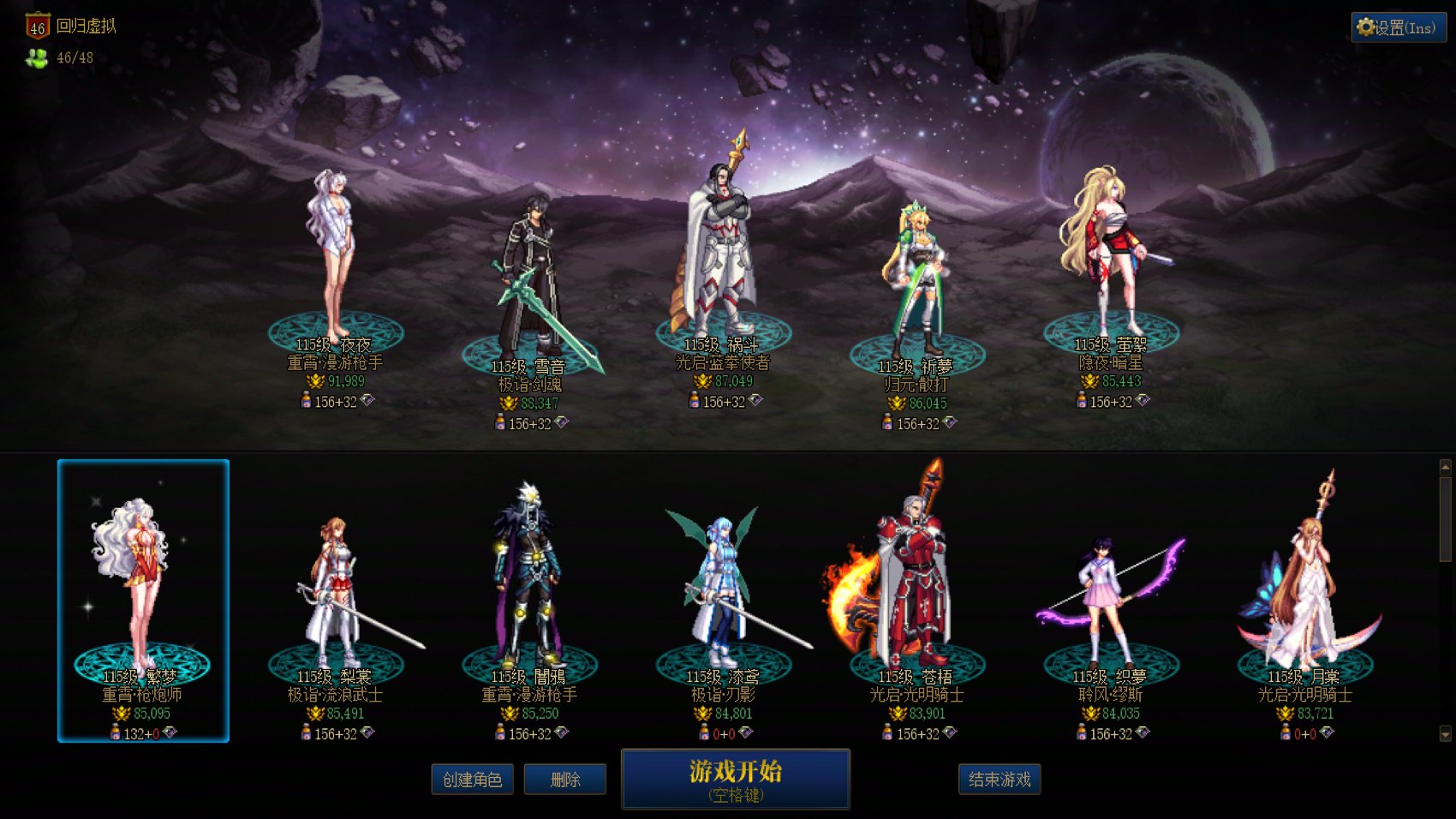Click the gear icon in 设置(Ins)
The image size is (1456, 819).
[1364, 27]
